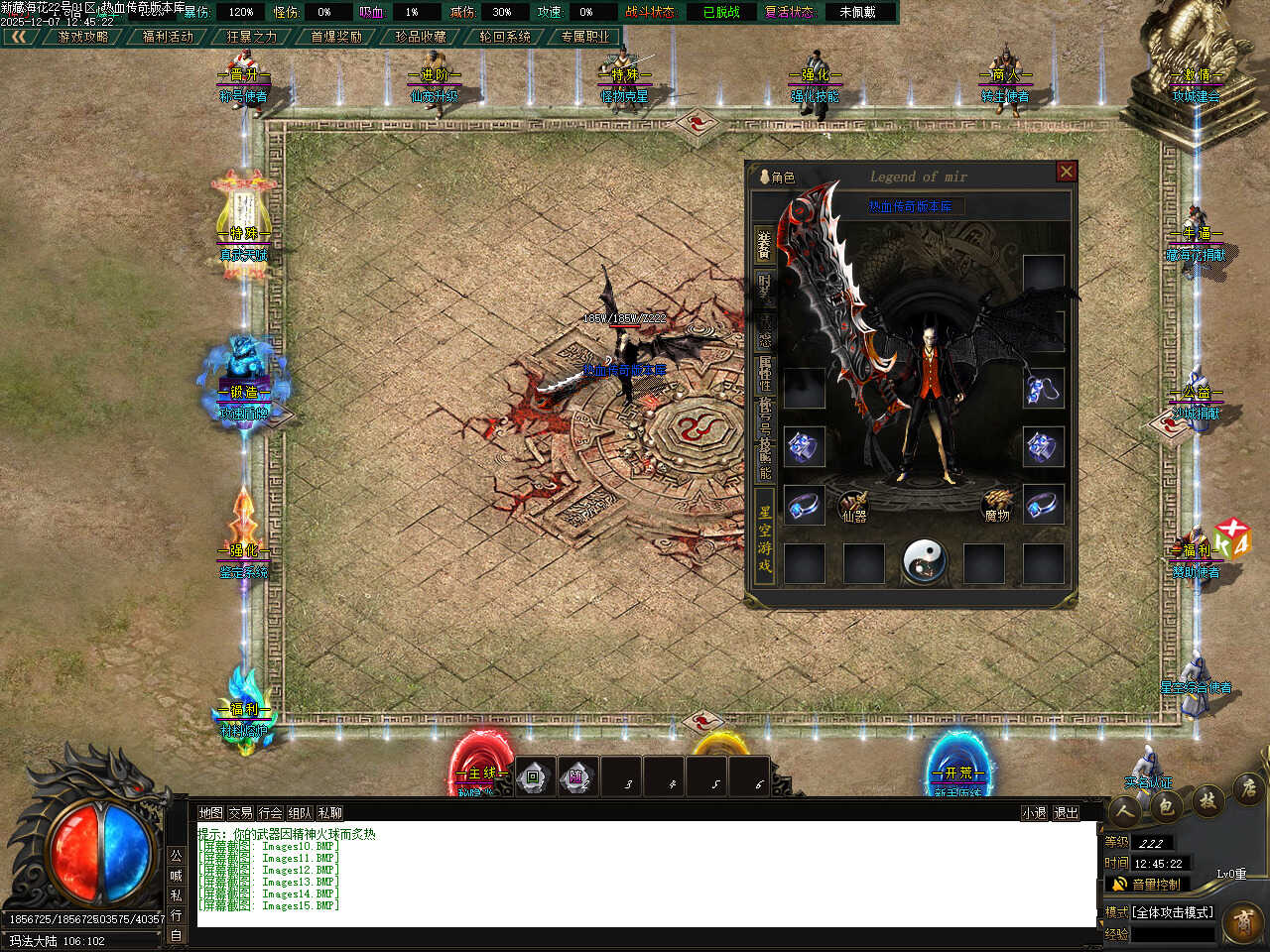Collapse the top menu with the arrow button
The height and width of the screenshot is (952, 1270).
tap(19, 37)
